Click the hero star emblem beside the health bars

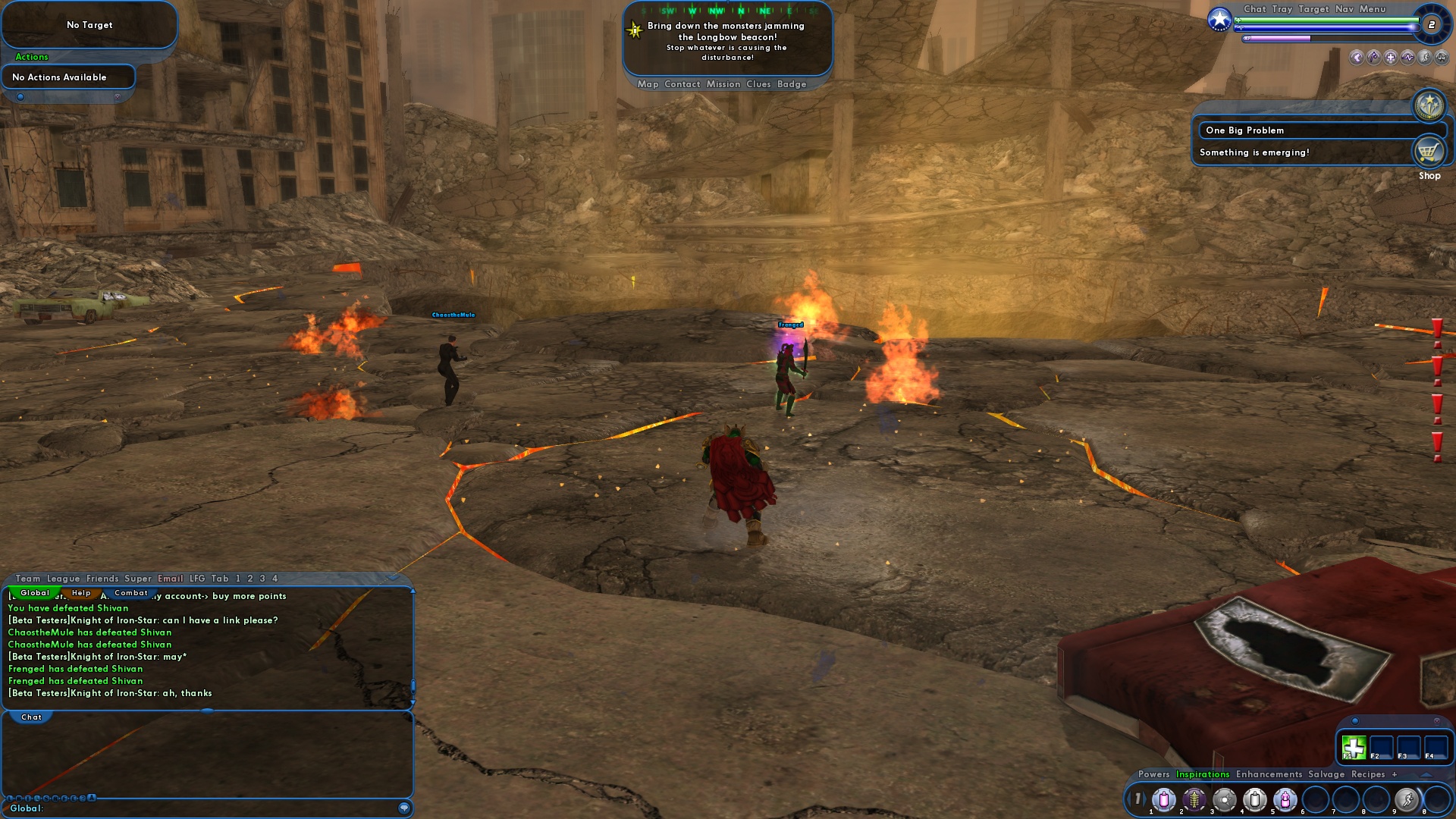(x=1219, y=19)
